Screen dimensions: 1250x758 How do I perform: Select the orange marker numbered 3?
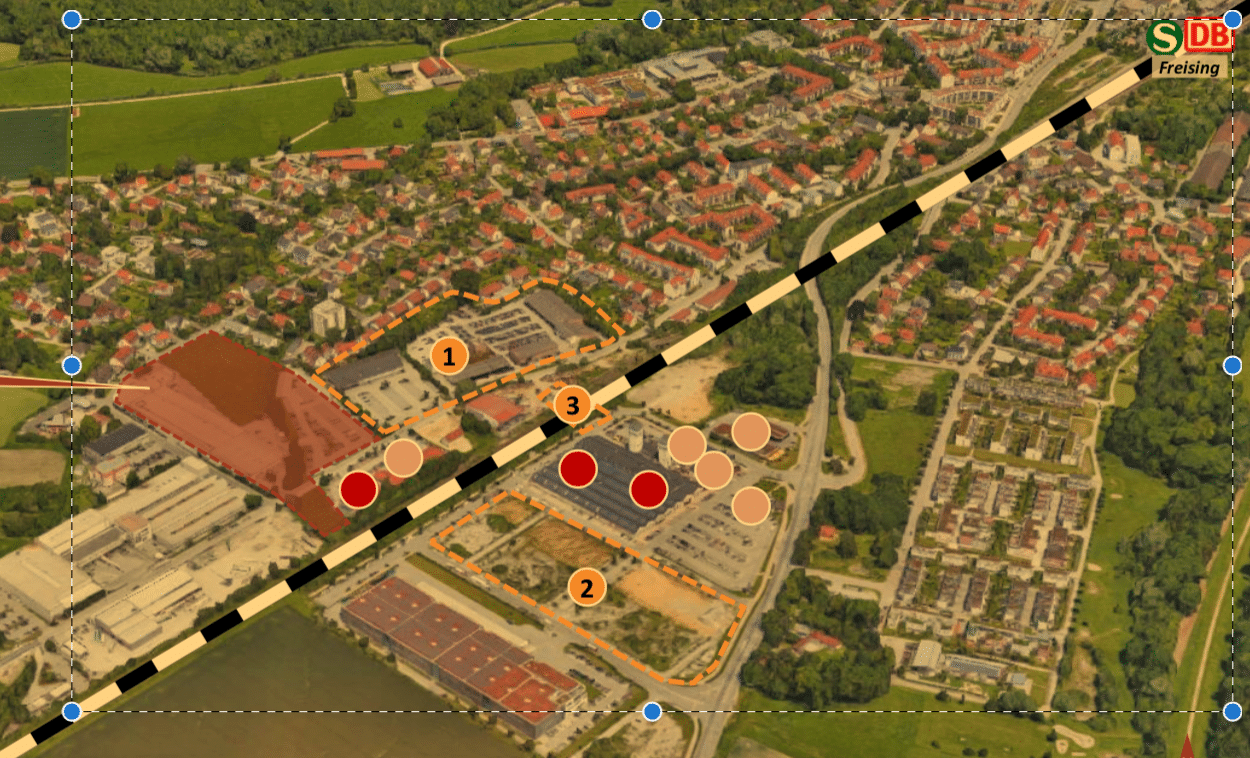pyautogui.click(x=572, y=405)
